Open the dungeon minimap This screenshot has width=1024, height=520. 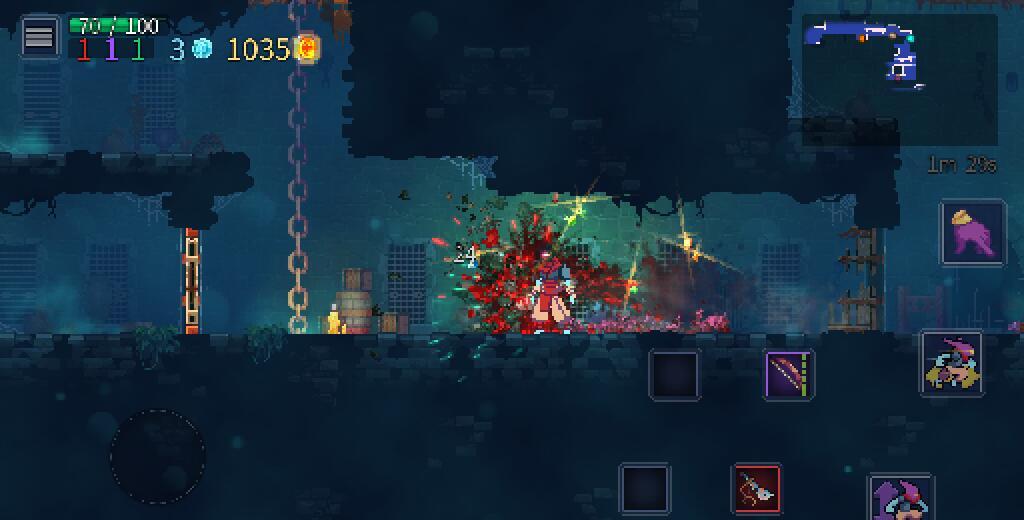tap(899, 80)
